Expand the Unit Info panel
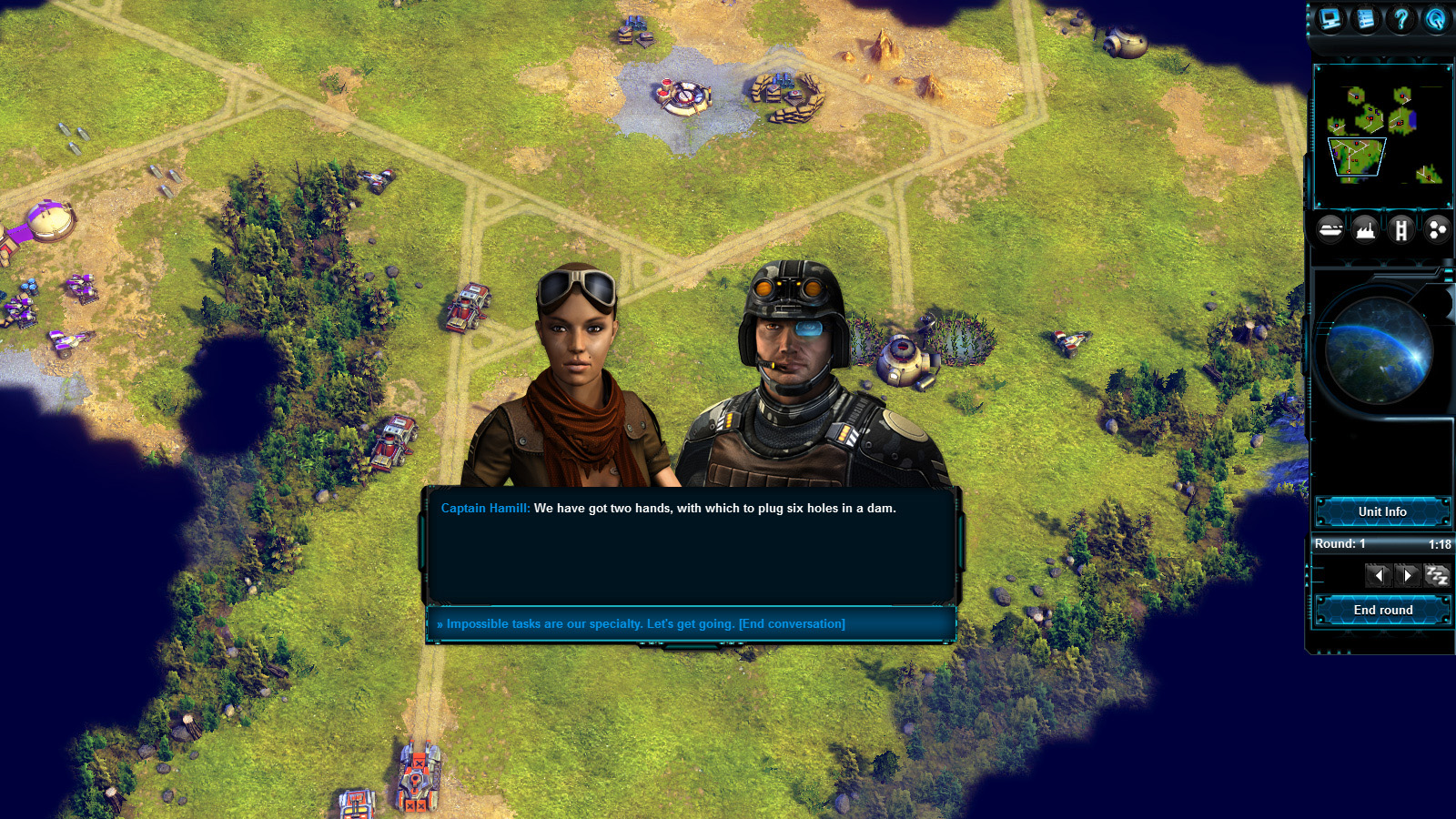 coord(1381,511)
